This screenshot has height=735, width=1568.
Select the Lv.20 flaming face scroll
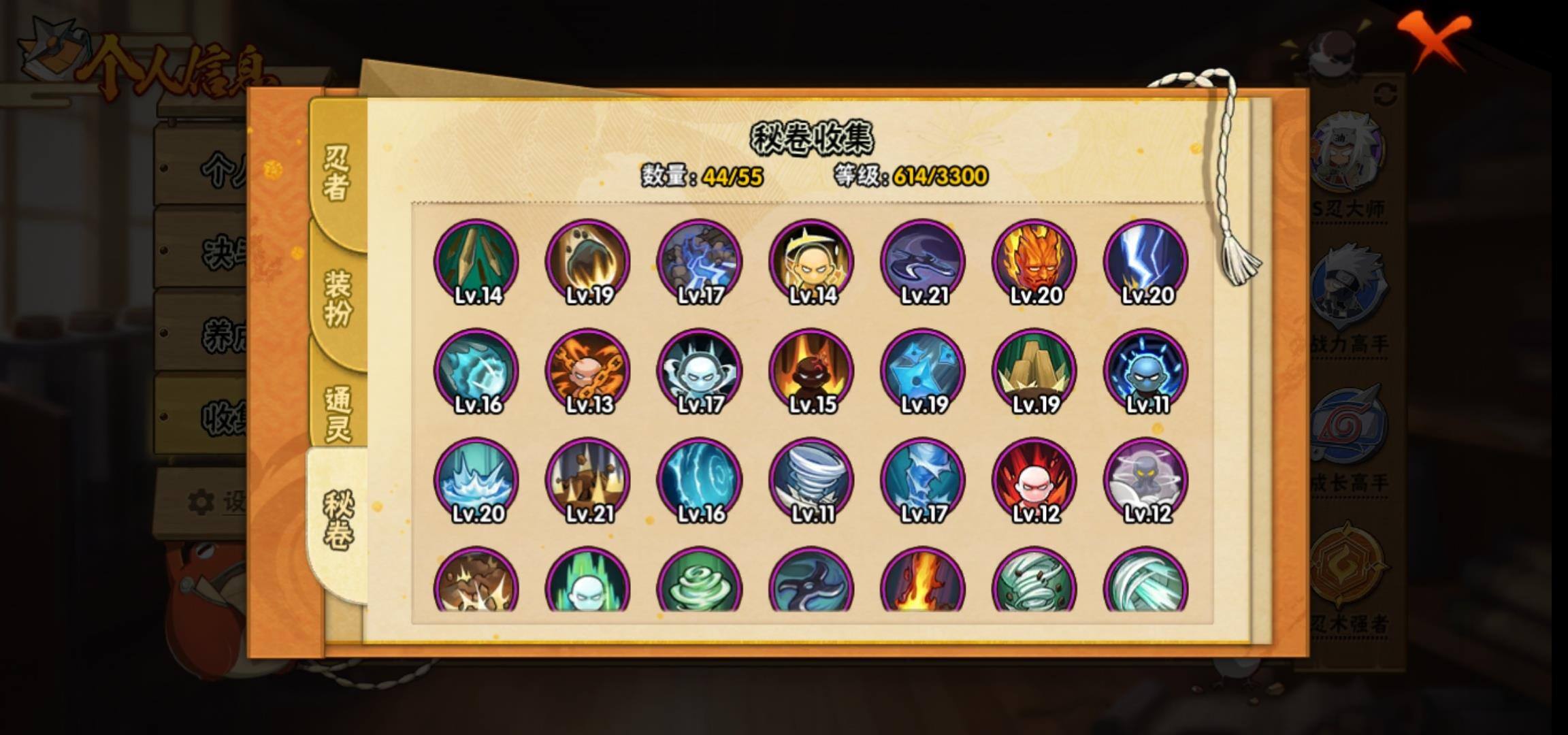click(x=1034, y=261)
